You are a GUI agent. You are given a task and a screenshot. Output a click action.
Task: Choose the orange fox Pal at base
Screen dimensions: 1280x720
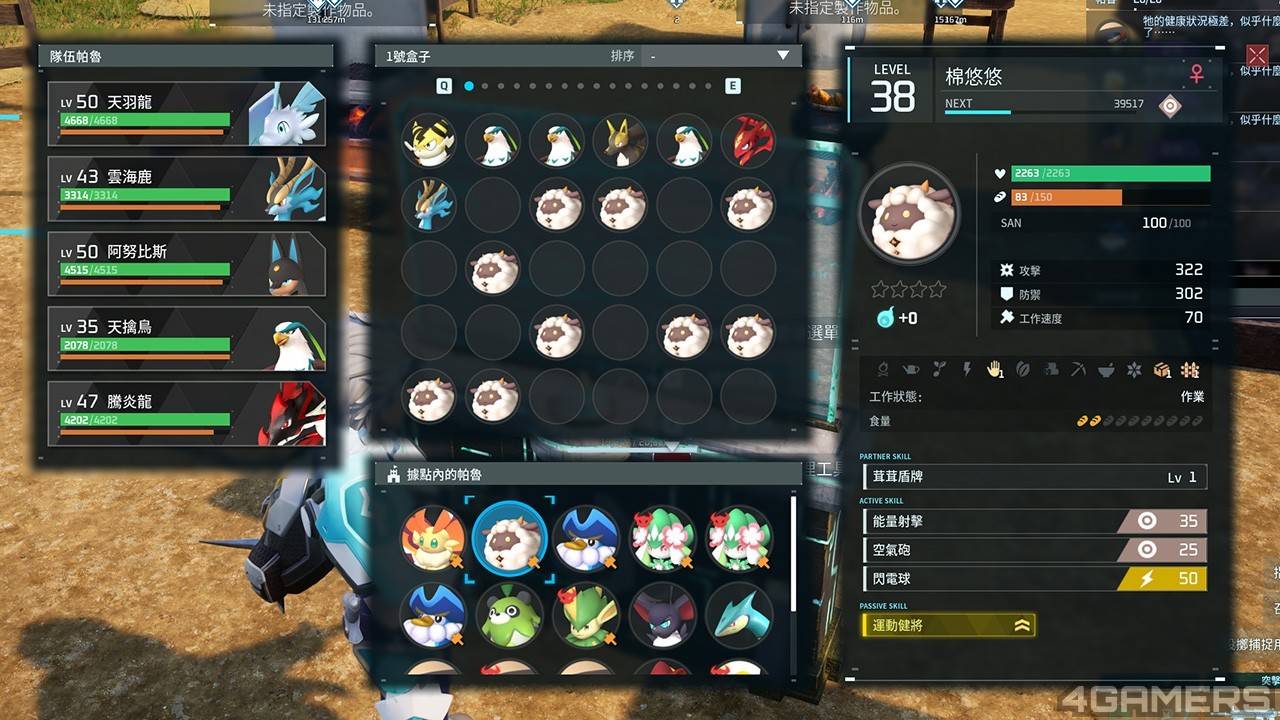[x=433, y=540]
